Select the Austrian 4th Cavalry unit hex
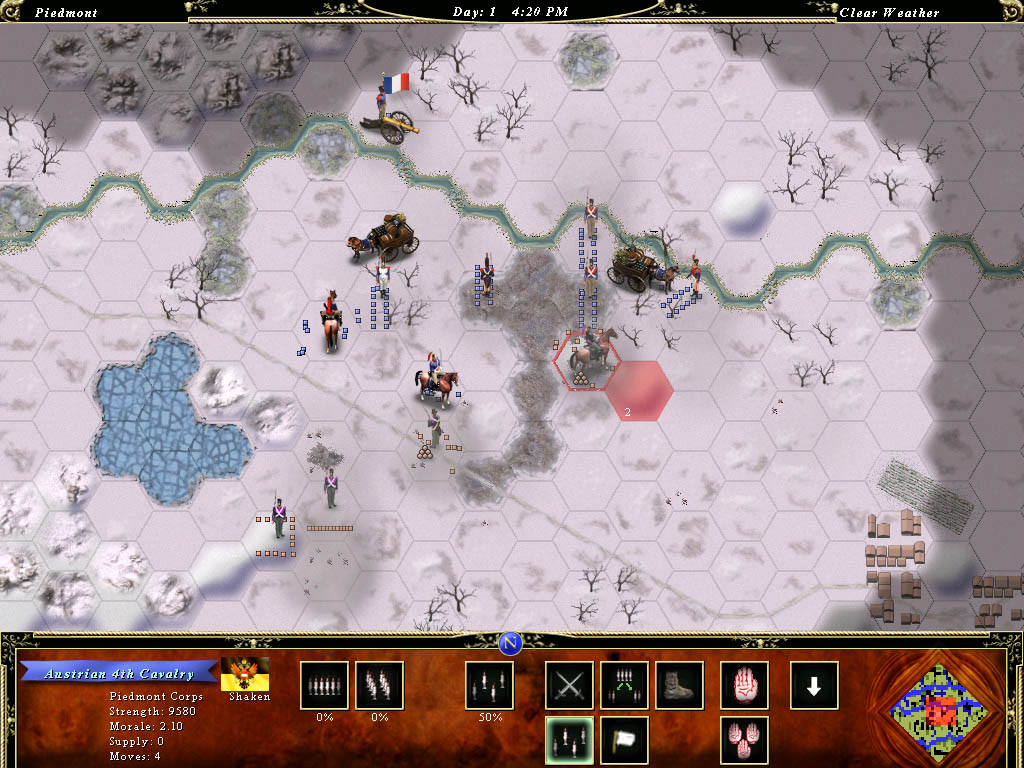 [586, 360]
